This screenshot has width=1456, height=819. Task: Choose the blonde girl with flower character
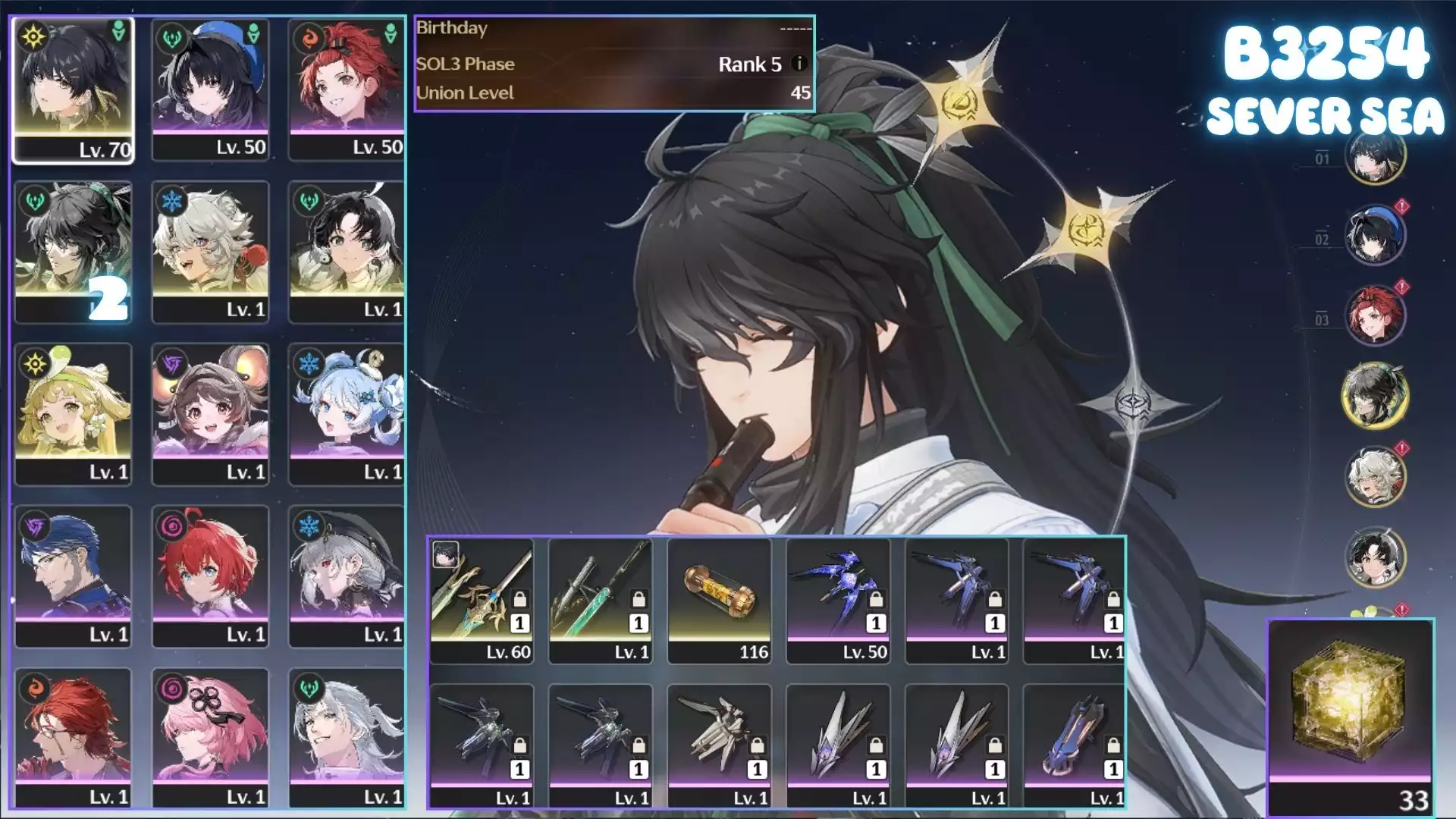[73, 414]
